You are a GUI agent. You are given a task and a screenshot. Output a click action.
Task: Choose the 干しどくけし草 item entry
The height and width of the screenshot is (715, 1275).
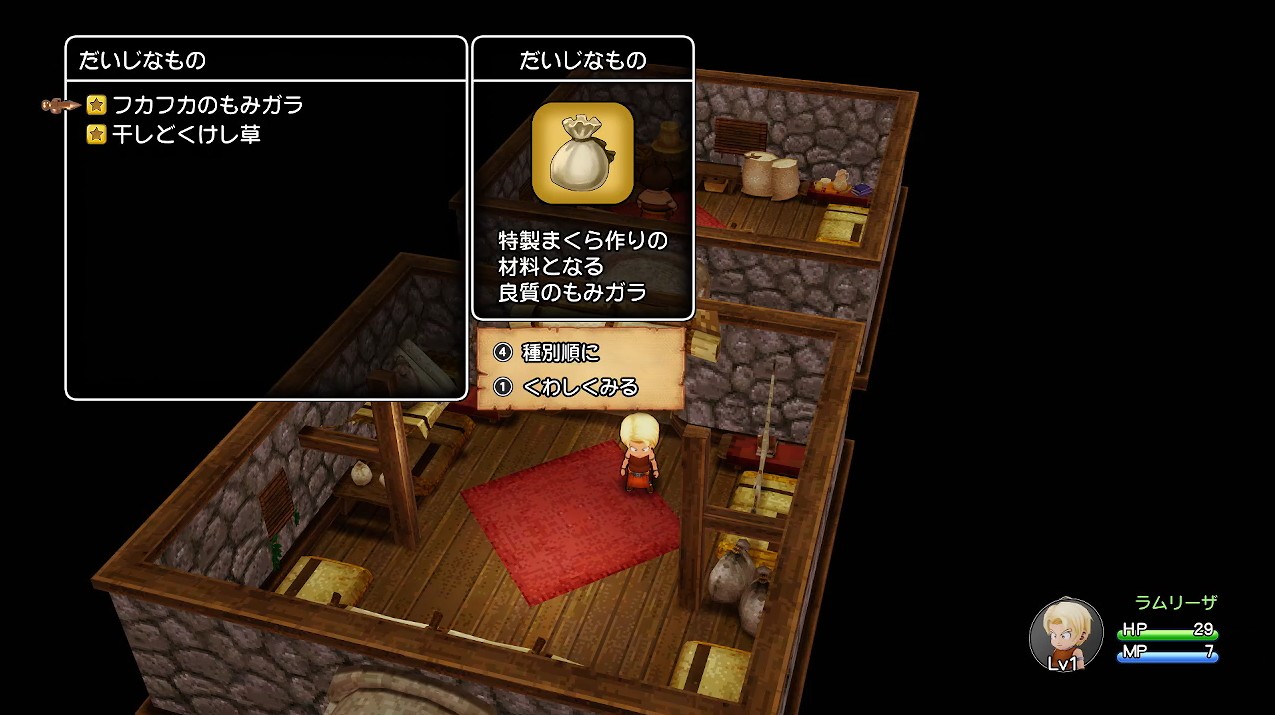coord(186,134)
